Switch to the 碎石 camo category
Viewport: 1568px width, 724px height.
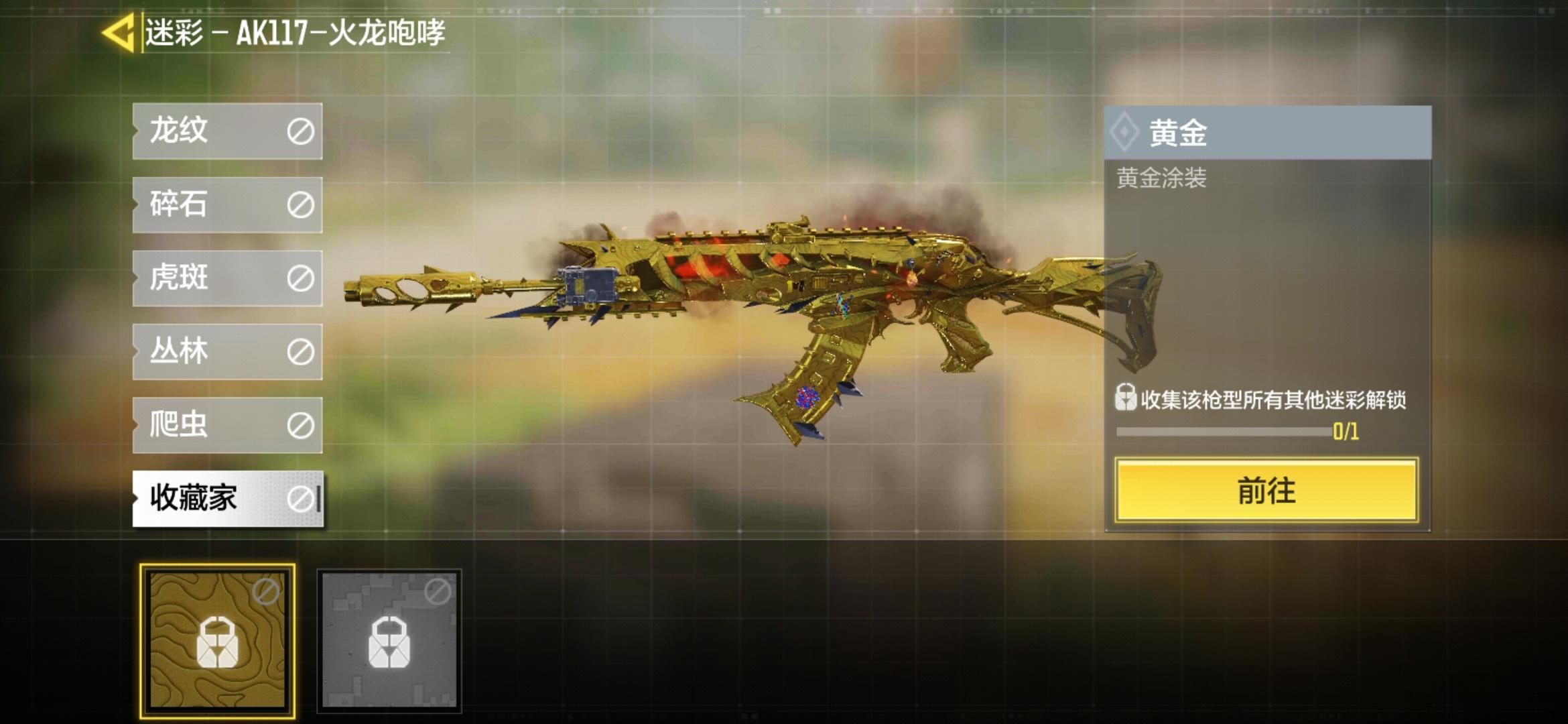(227, 204)
